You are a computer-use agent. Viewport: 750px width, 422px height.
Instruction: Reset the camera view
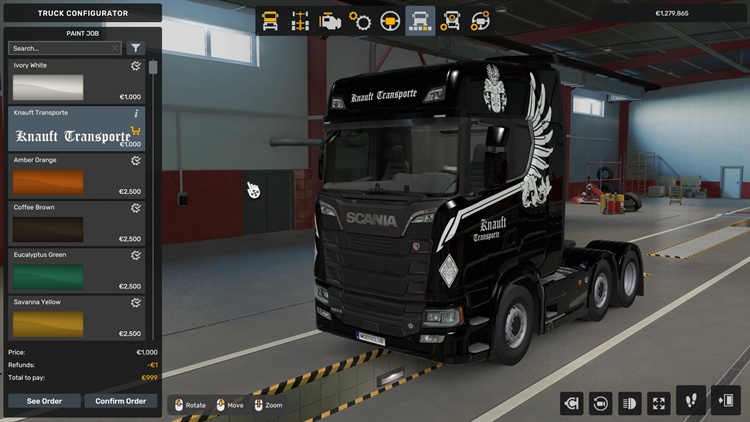click(x=600, y=403)
